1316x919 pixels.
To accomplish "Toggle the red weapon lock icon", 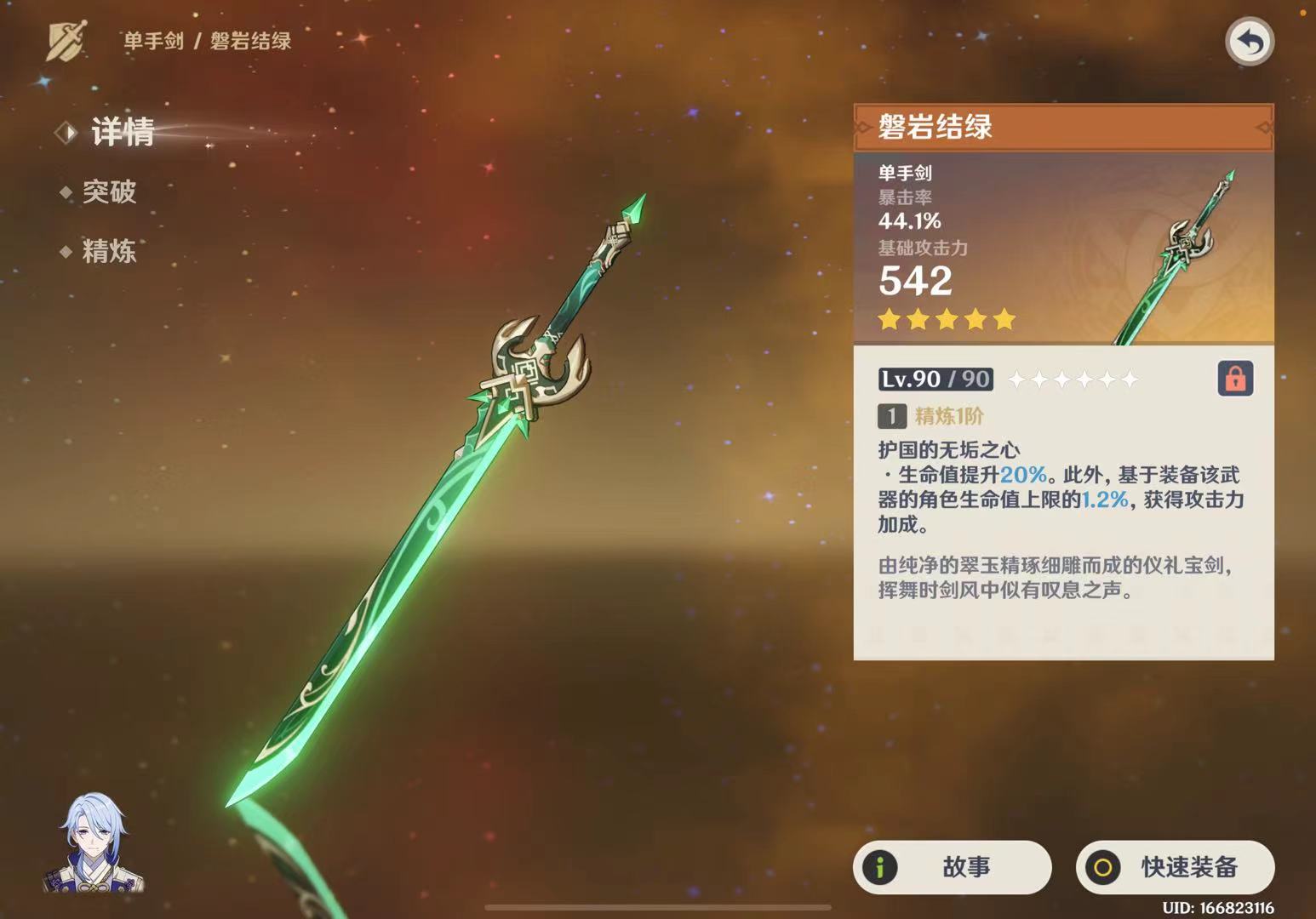I will [x=1235, y=379].
